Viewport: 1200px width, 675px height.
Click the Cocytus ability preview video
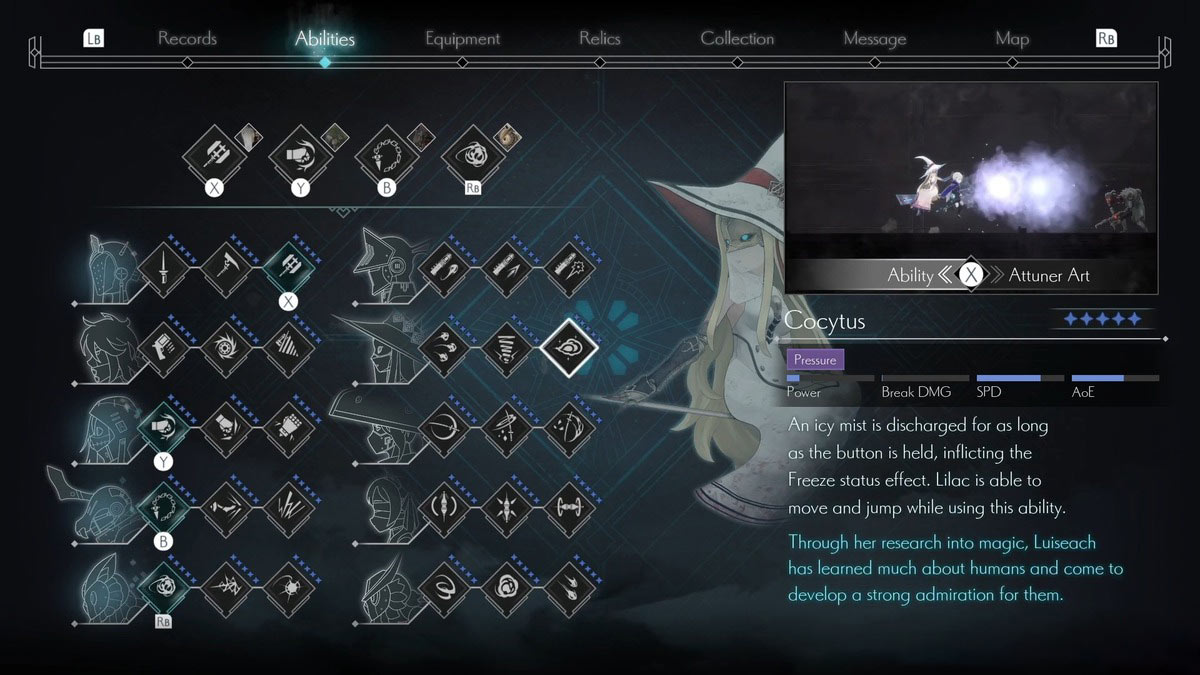coord(970,170)
